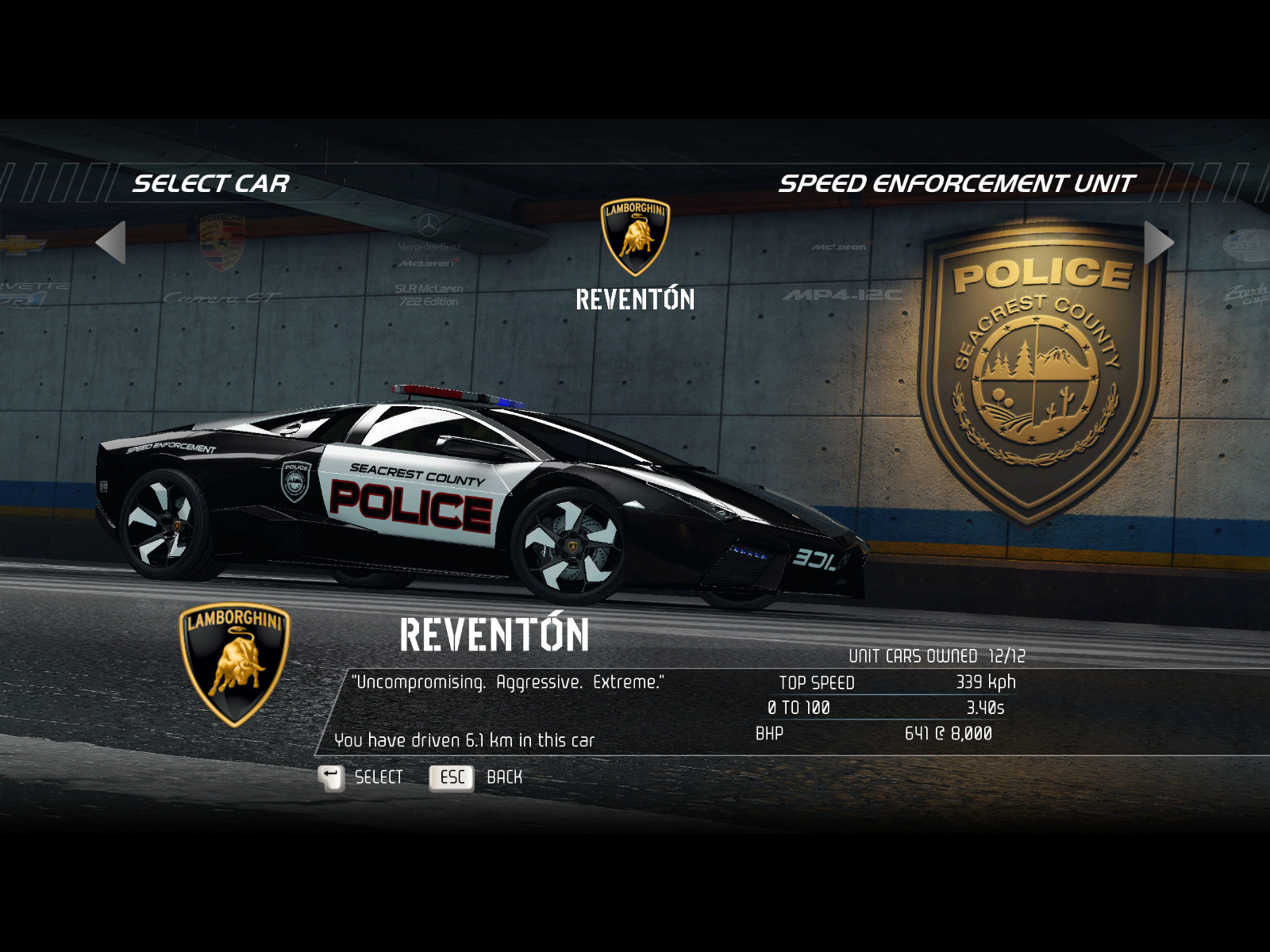This screenshot has height=952, width=1270.
Task: Click the left arrow to browse previous car
Action: [111, 242]
